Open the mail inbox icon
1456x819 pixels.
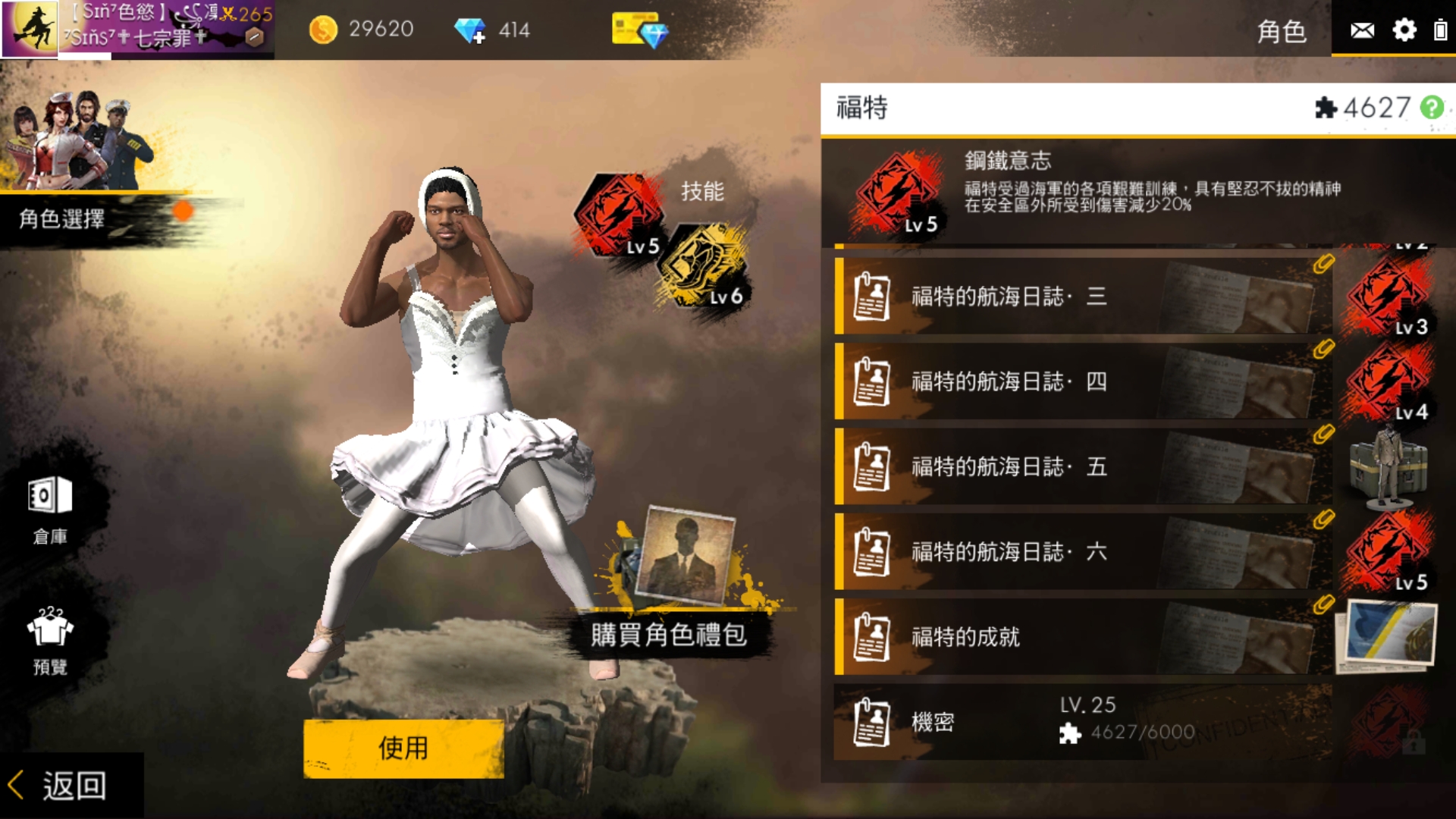click(1362, 30)
